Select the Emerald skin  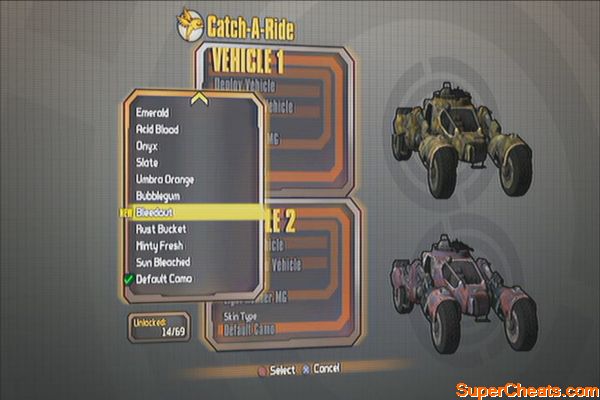(x=153, y=113)
